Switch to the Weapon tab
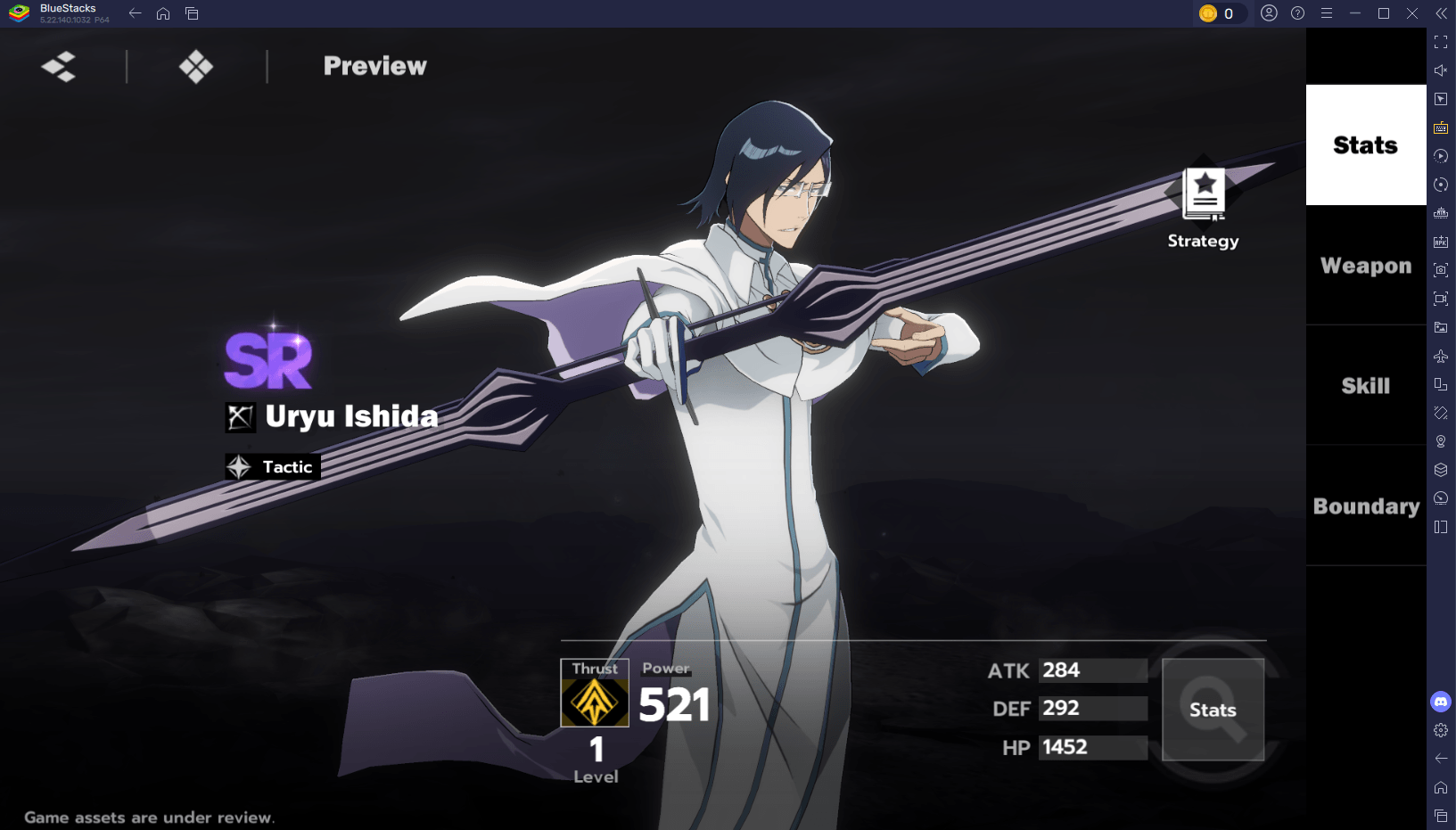 pyautogui.click(x=1365, y=265)
